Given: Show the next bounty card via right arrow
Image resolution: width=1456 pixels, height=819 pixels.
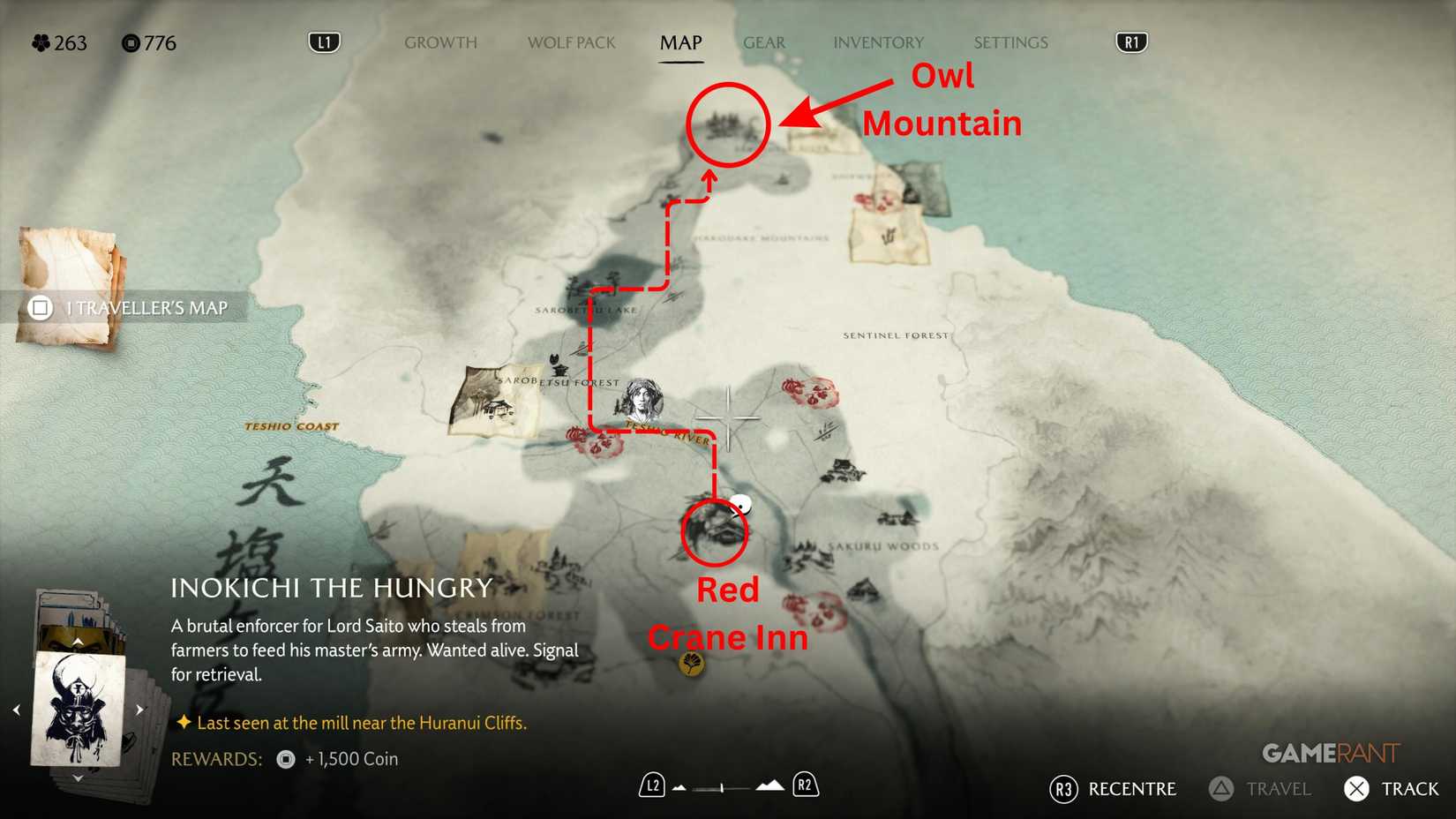Looking at the screenshot, I should pyautogui.click(x=139, y=708).
